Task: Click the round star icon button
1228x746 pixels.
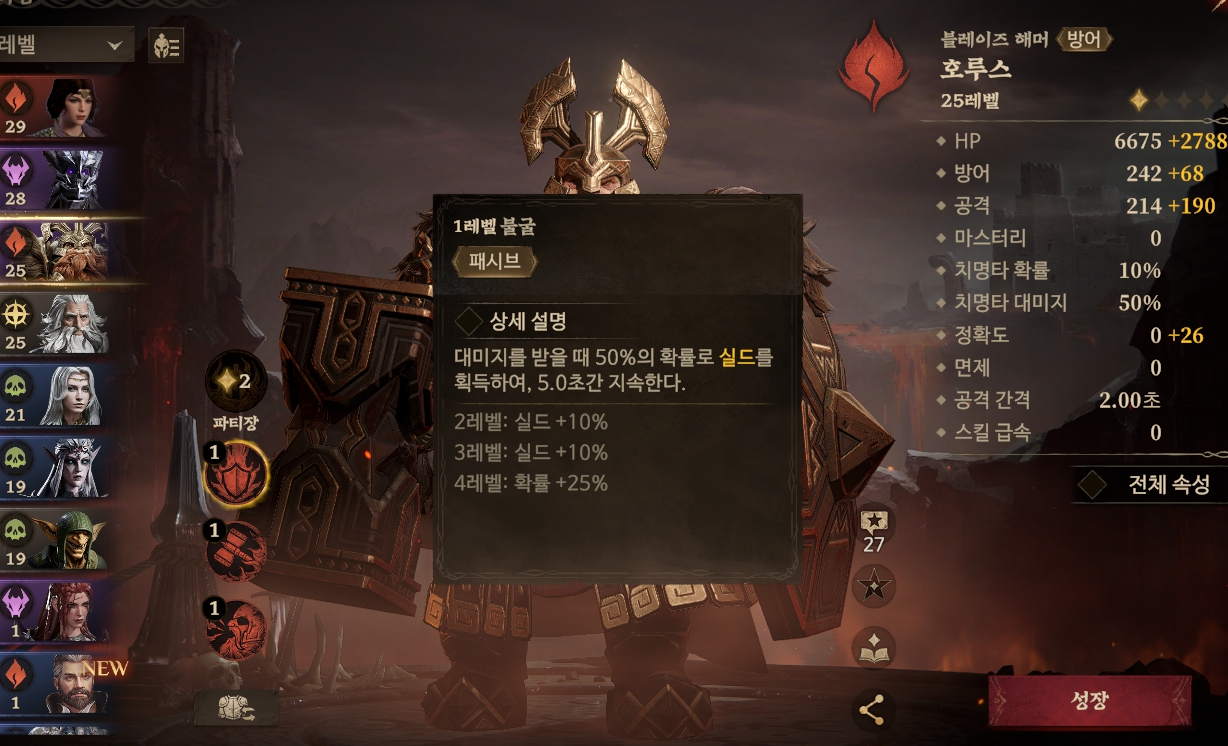Action: point(873,586)
